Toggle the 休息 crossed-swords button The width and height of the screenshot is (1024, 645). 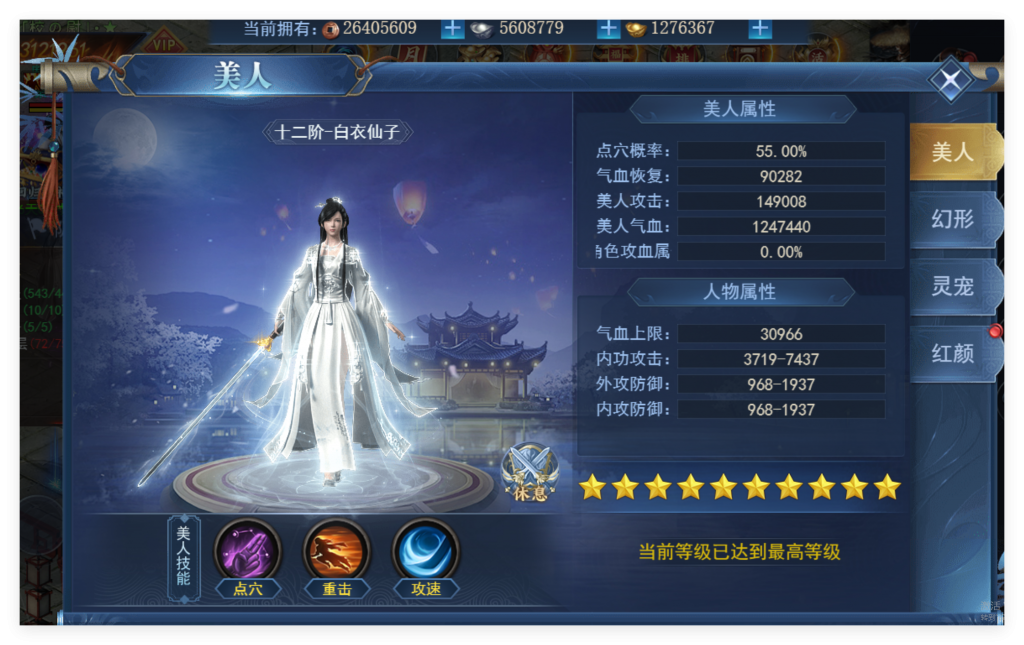(529, 471)
